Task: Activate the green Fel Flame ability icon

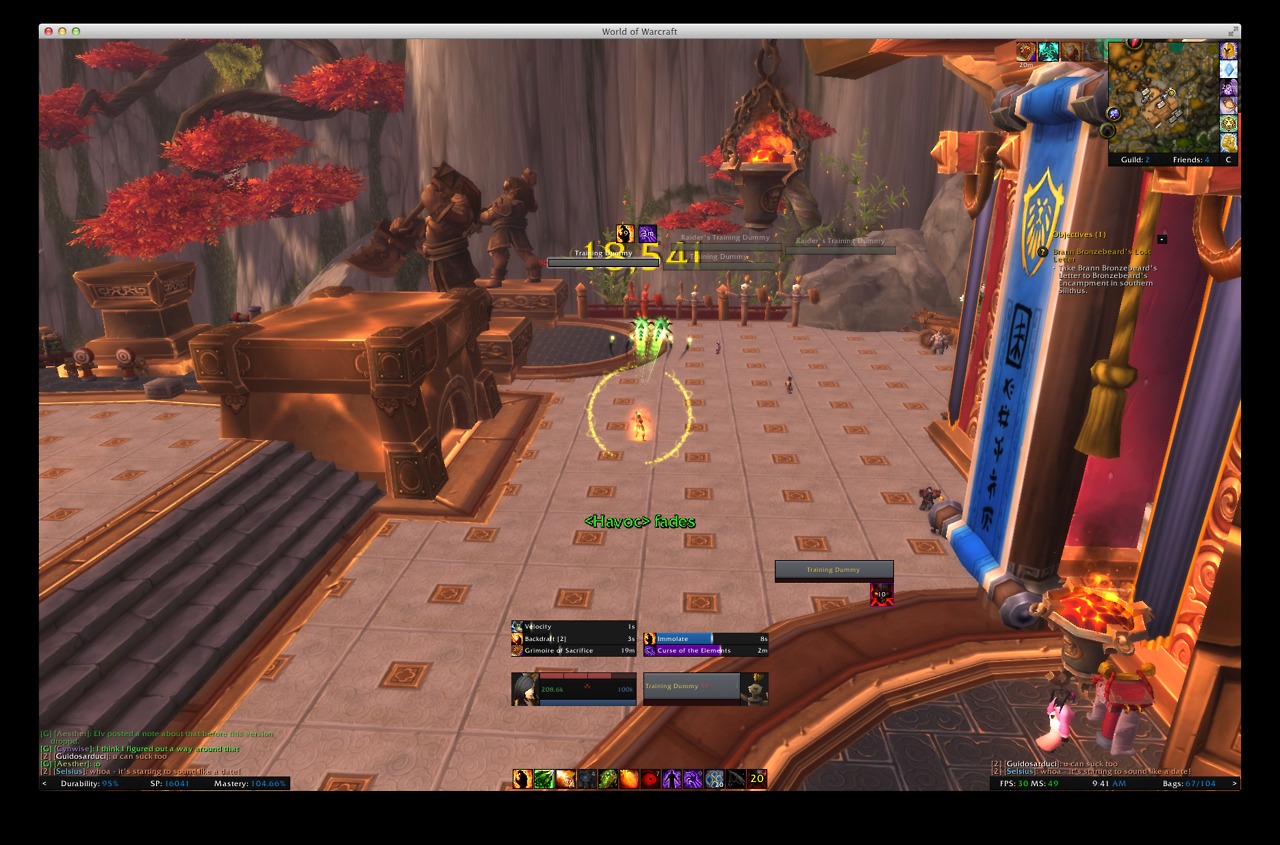Action: [543, 779]
